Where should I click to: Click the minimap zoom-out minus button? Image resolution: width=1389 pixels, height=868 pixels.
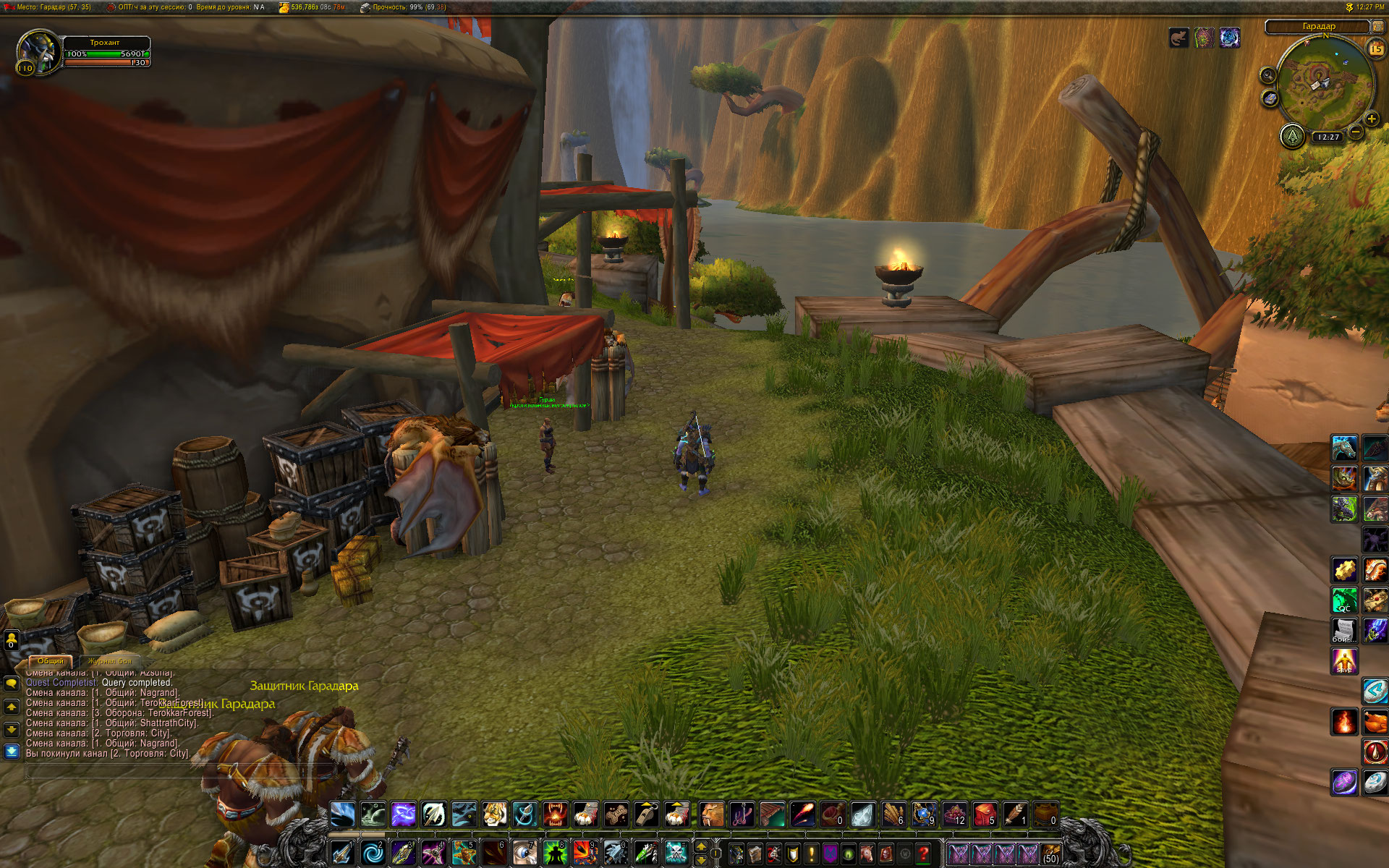(x=1356, y=132)
